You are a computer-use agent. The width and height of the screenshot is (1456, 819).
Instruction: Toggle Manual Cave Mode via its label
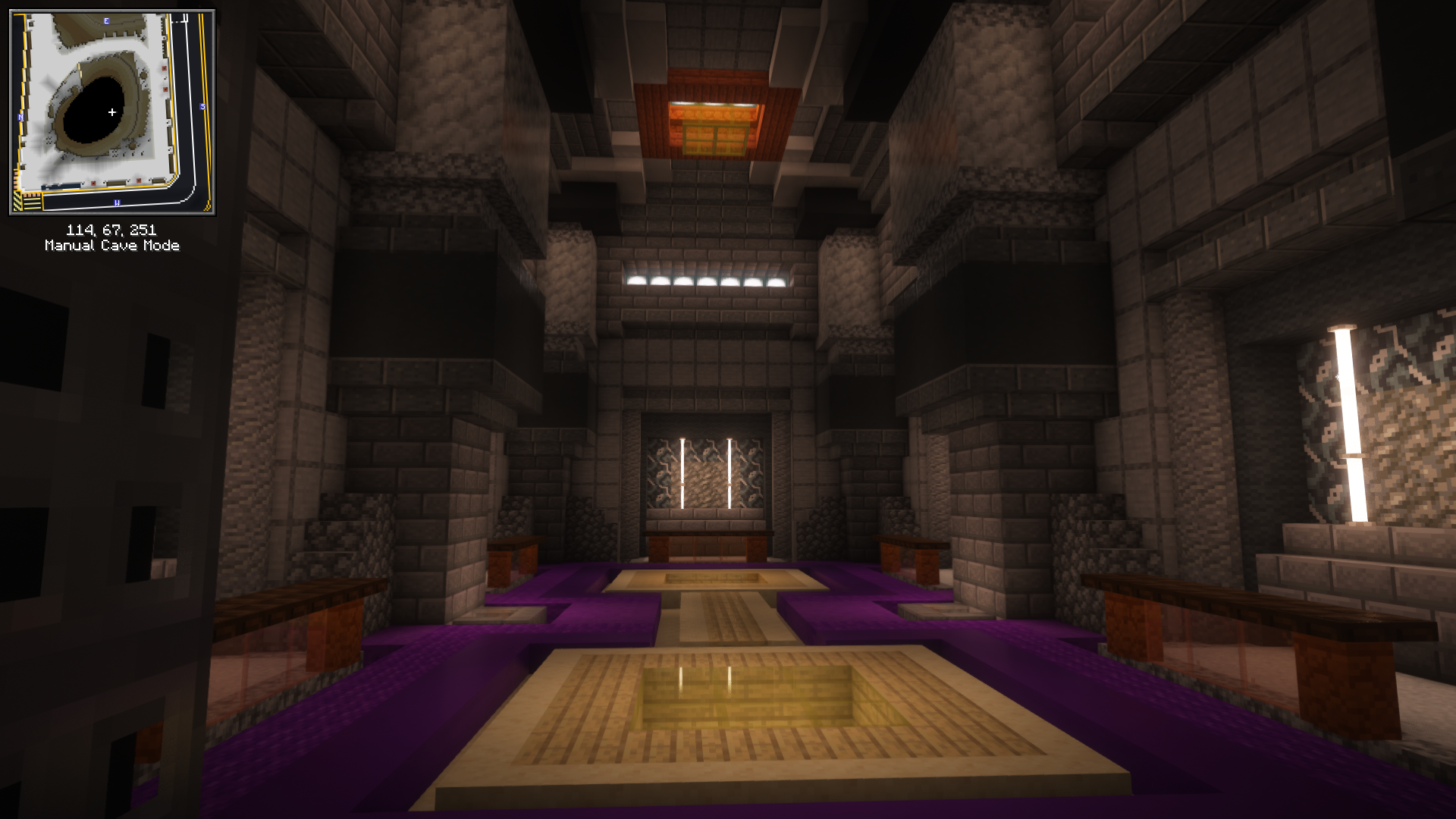click(x=112, y=245)
